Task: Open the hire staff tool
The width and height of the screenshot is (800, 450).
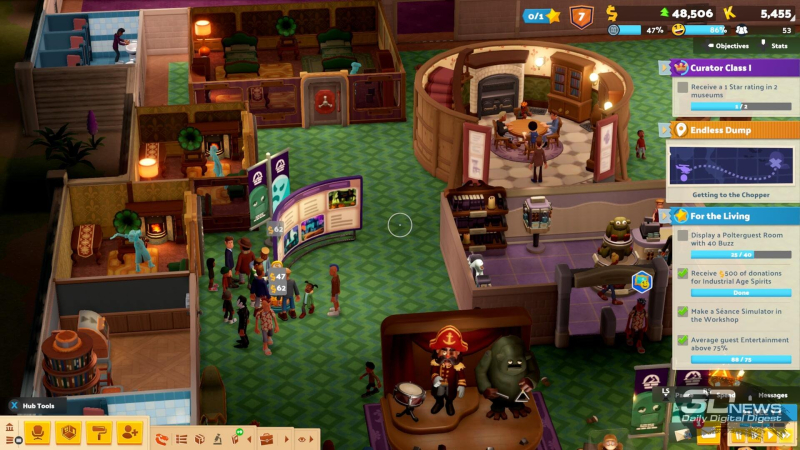Action: tap(129, 432)
